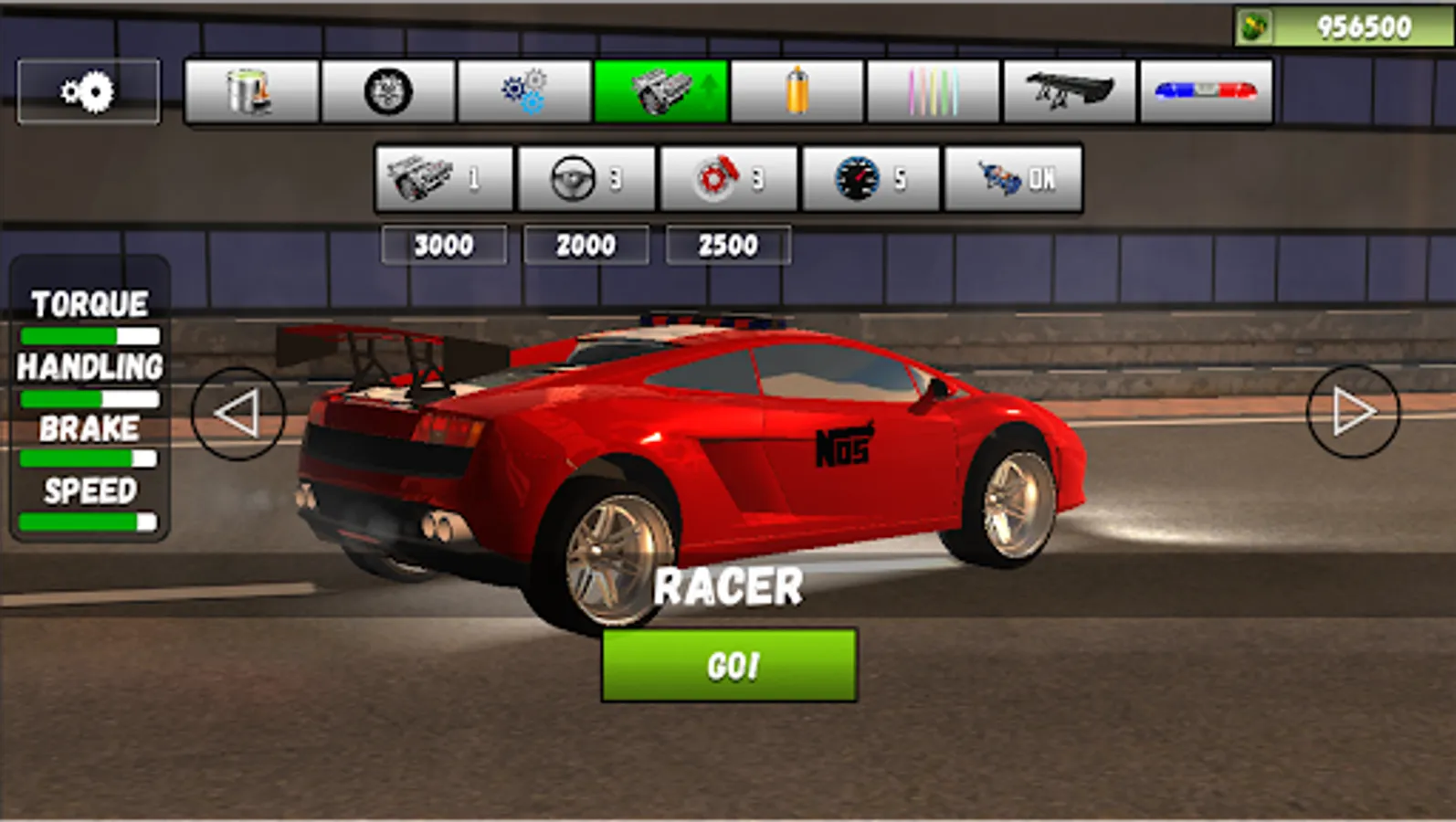The height and width of the screenshot is (822, 1456).
Task: Select the speedometer upgrade level 5
Action: pos(871,179)
